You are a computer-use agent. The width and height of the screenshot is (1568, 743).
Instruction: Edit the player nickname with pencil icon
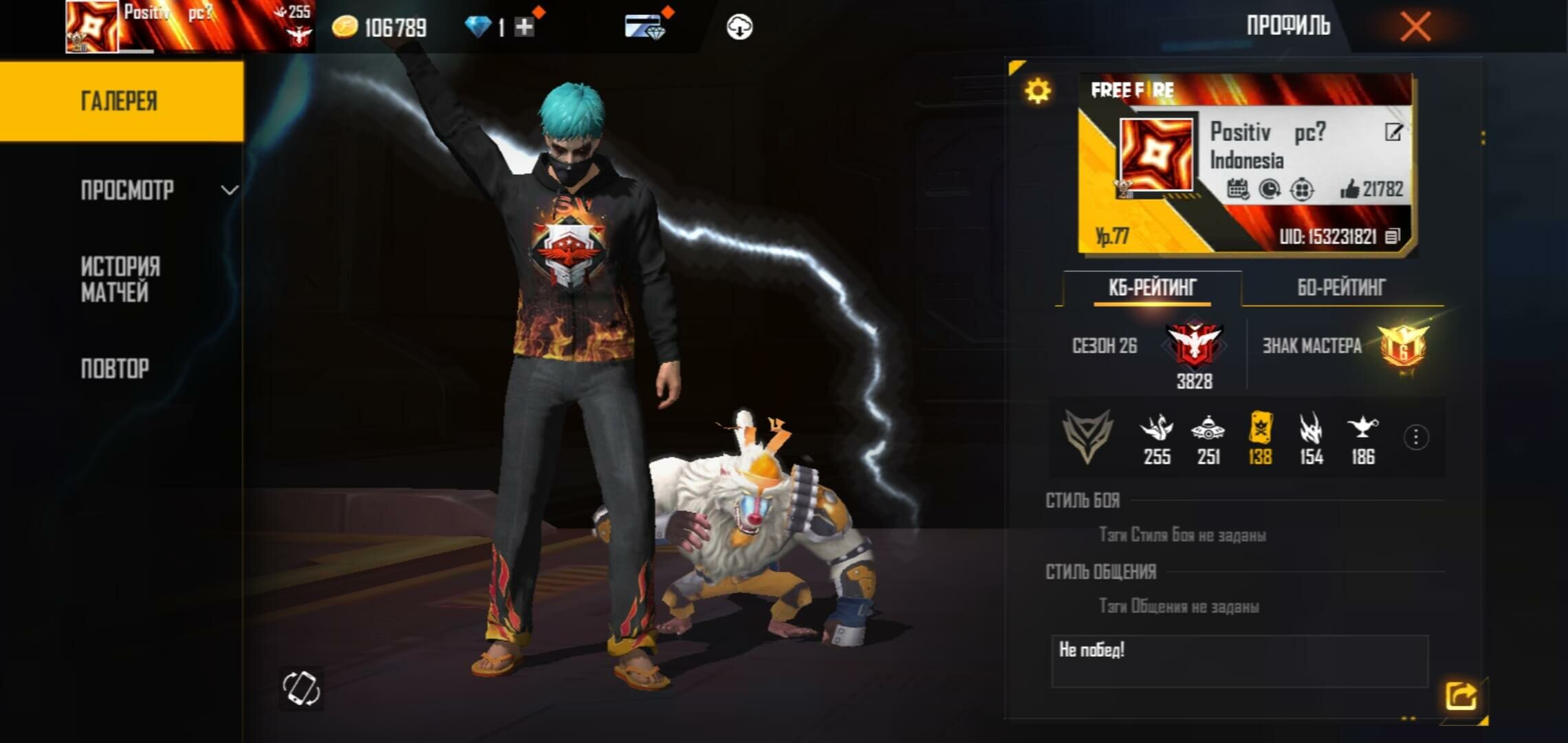(1393, 132)
